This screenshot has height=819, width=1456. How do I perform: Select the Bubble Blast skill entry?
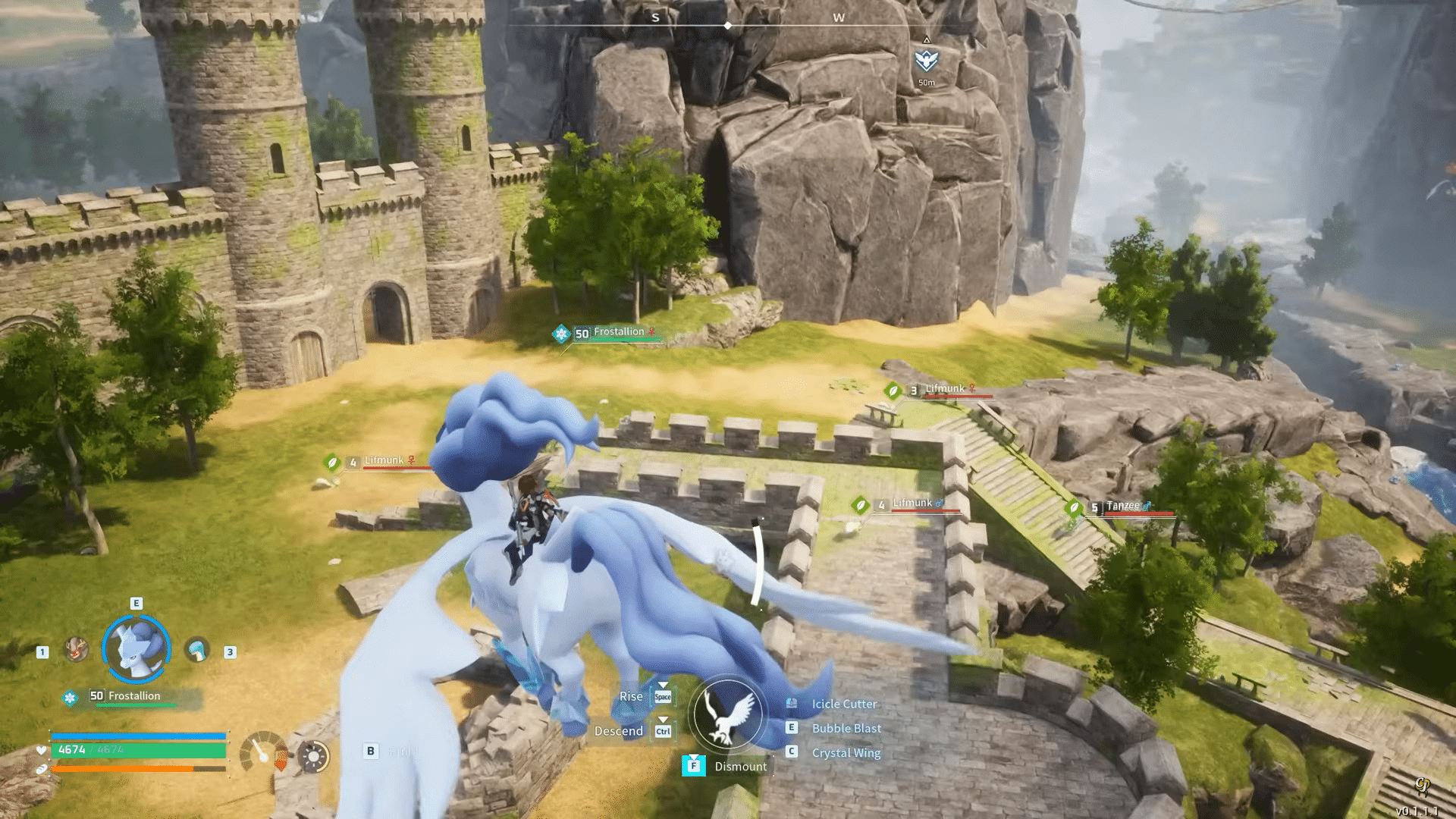[x=846, y=728]
